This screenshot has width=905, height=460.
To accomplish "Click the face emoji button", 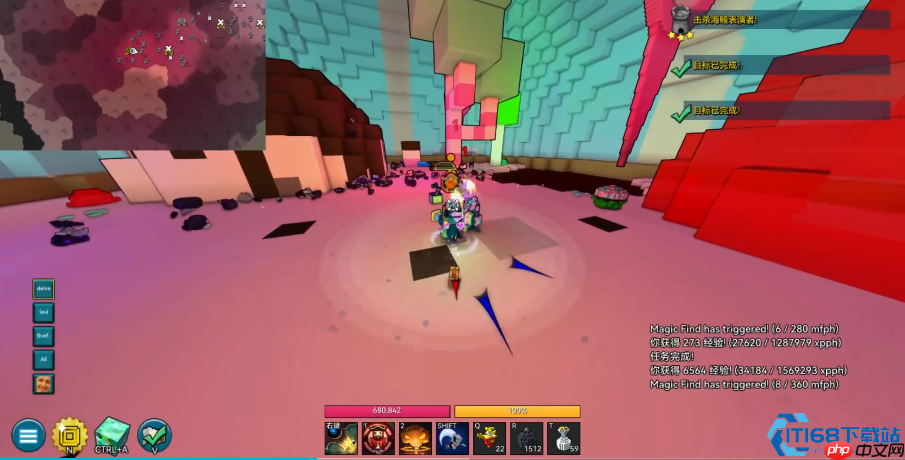I will click(43, 383).
